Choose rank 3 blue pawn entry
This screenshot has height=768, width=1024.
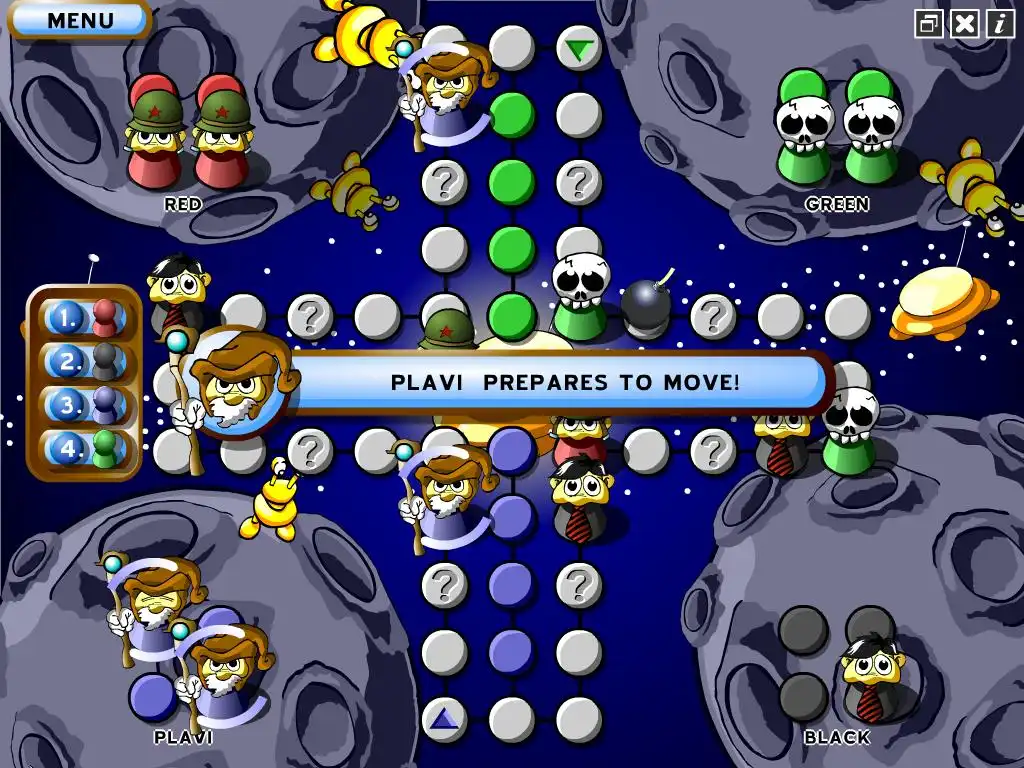[x=85, y=405]
